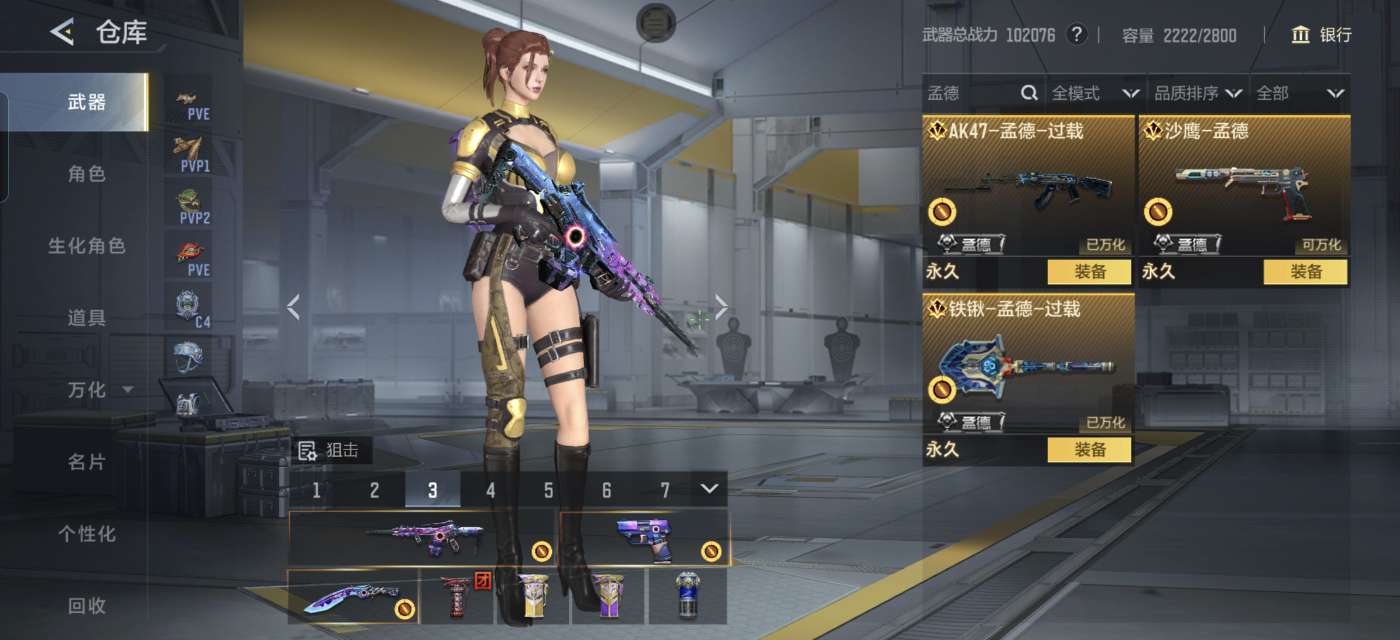Open the 全模式 mode dropdown

(1094, 93)
